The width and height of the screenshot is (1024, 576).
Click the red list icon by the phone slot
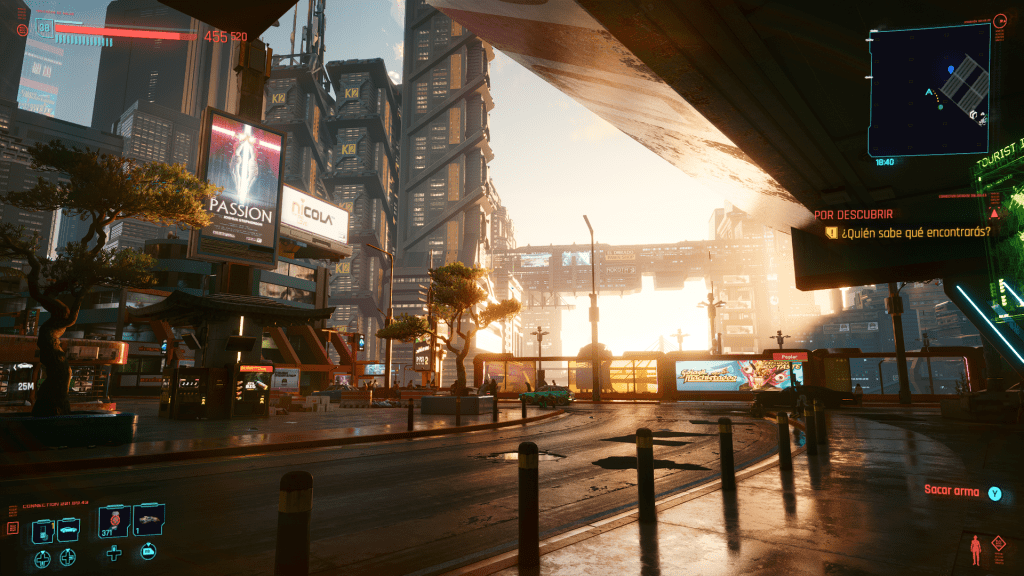click(x=13, y=527)
